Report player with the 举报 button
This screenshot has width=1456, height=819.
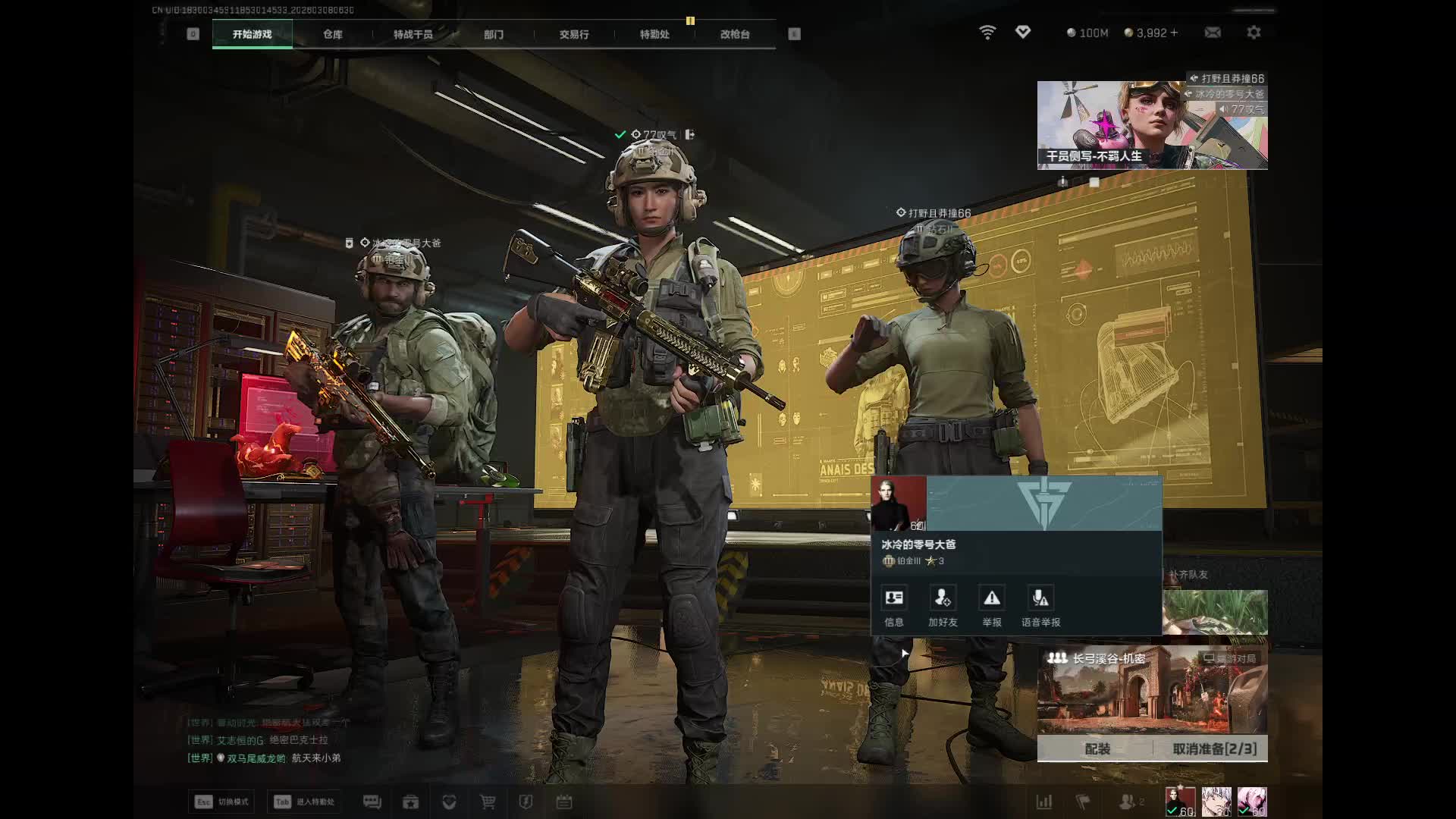pos(992,606)
